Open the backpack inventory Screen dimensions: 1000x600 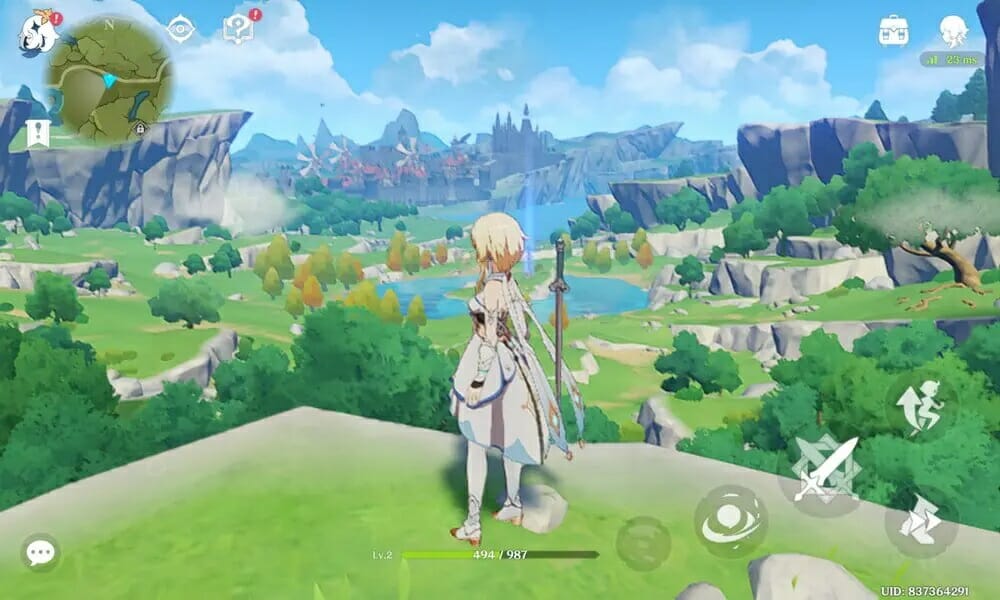click(x=893, y=30)
